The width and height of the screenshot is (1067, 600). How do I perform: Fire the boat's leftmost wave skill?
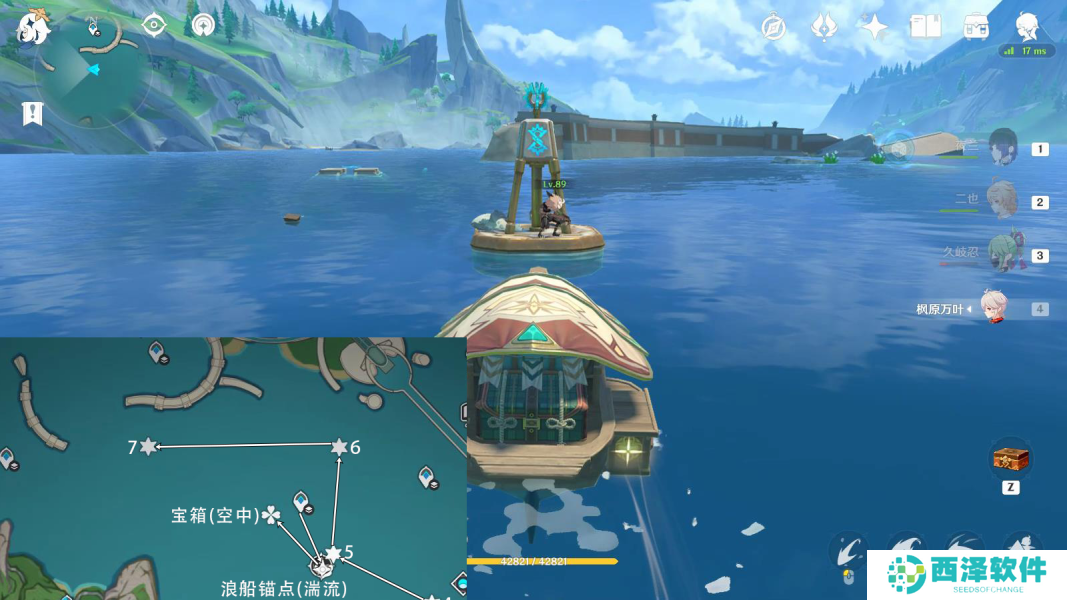[x=848, y=551]
